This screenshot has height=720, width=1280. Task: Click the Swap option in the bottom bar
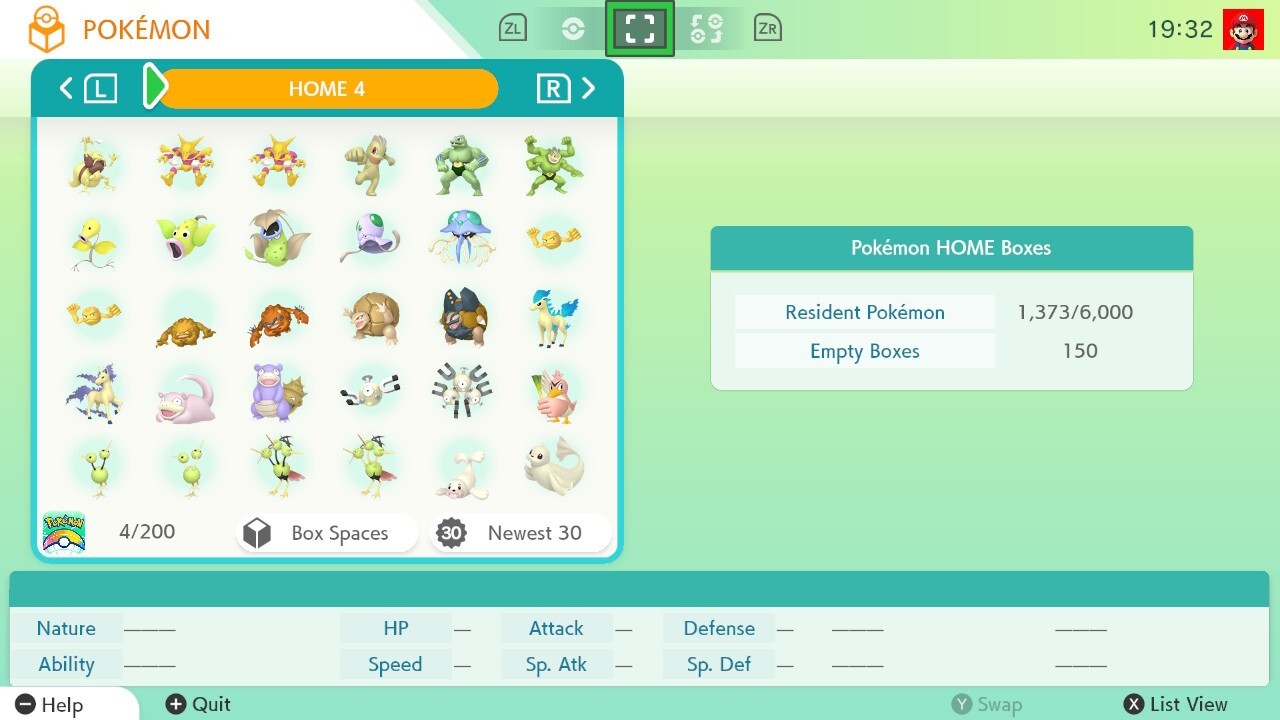point(988,704)
